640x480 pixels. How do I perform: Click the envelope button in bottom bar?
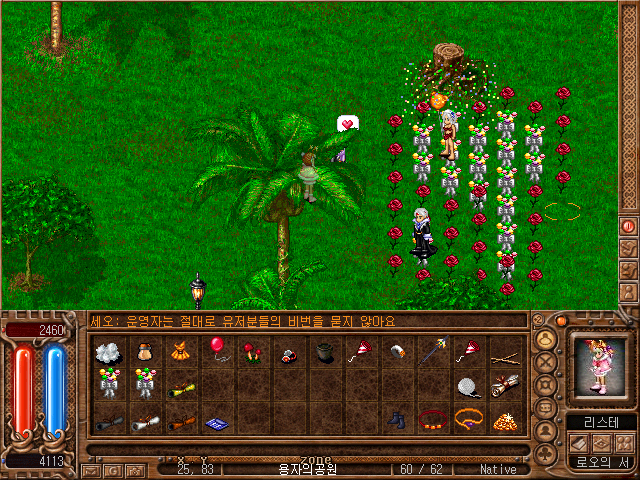point(91,470)
